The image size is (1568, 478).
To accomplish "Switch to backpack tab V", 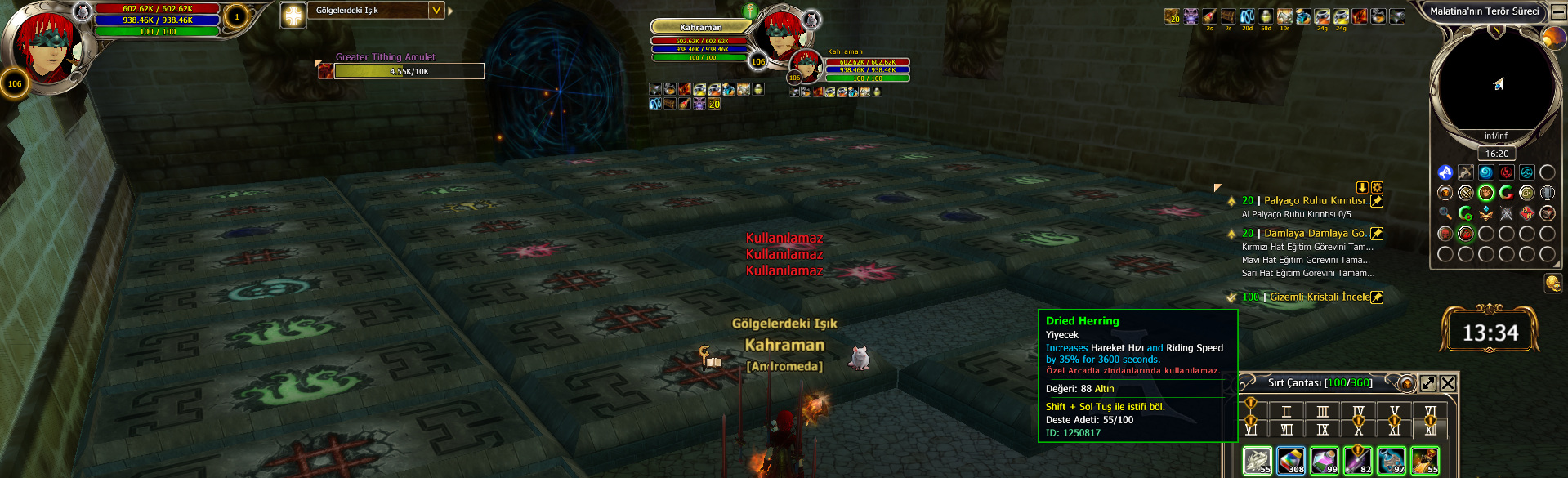I will coord(1394,412).
